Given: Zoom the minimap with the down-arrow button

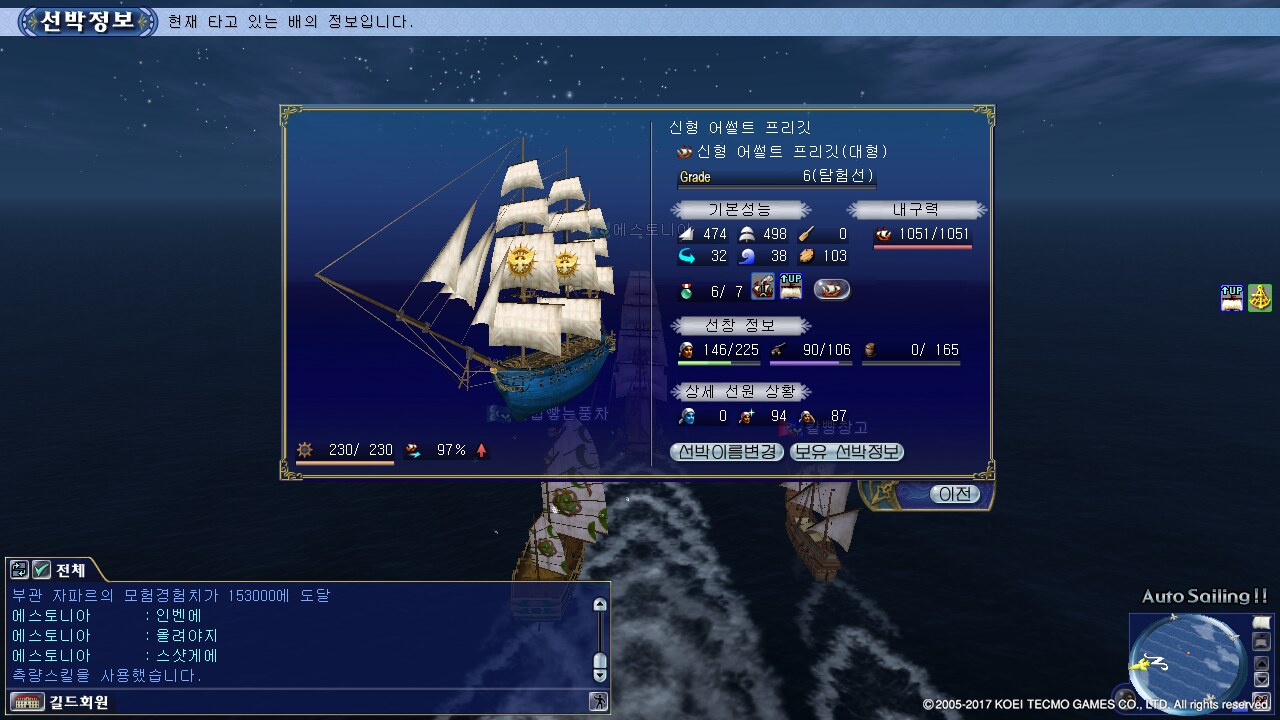Looking at the screenshot, I should (1262, 679).
